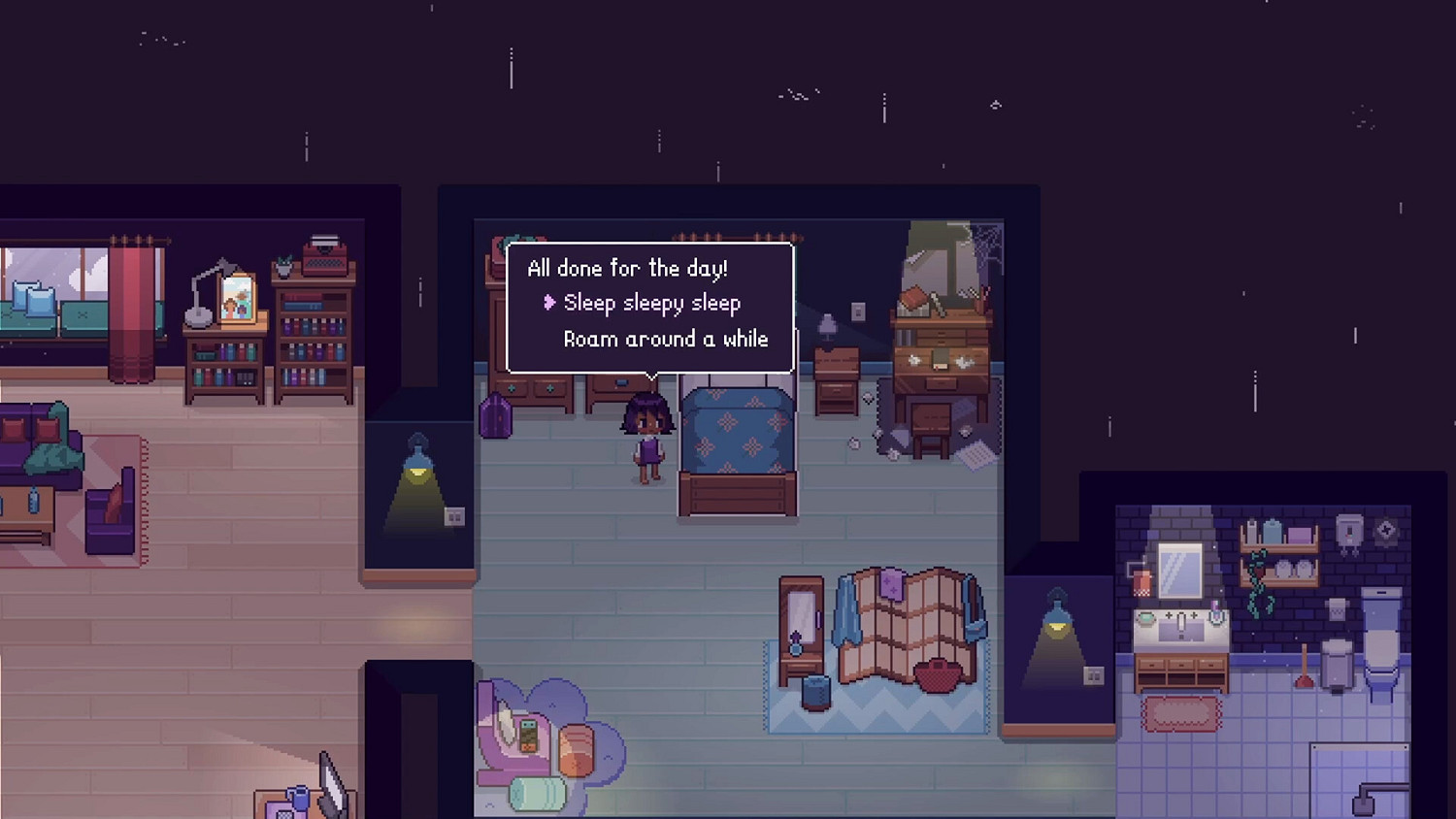Viewport: 1456px width, 819px height.
Task: Click the vine plant on the bathroom shelf
Action: click(1256, 573)
